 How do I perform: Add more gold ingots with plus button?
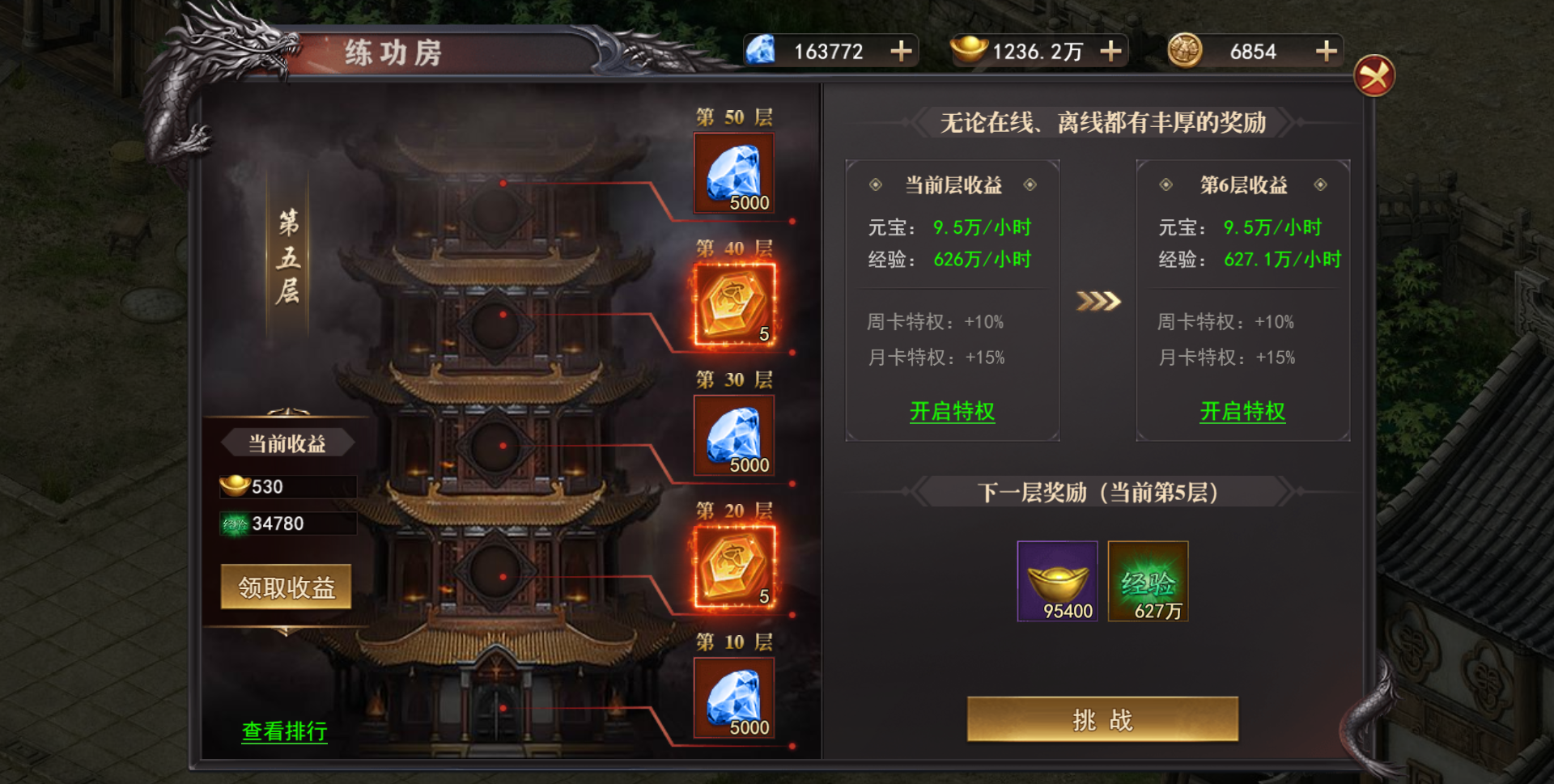tap(1111, 52)
